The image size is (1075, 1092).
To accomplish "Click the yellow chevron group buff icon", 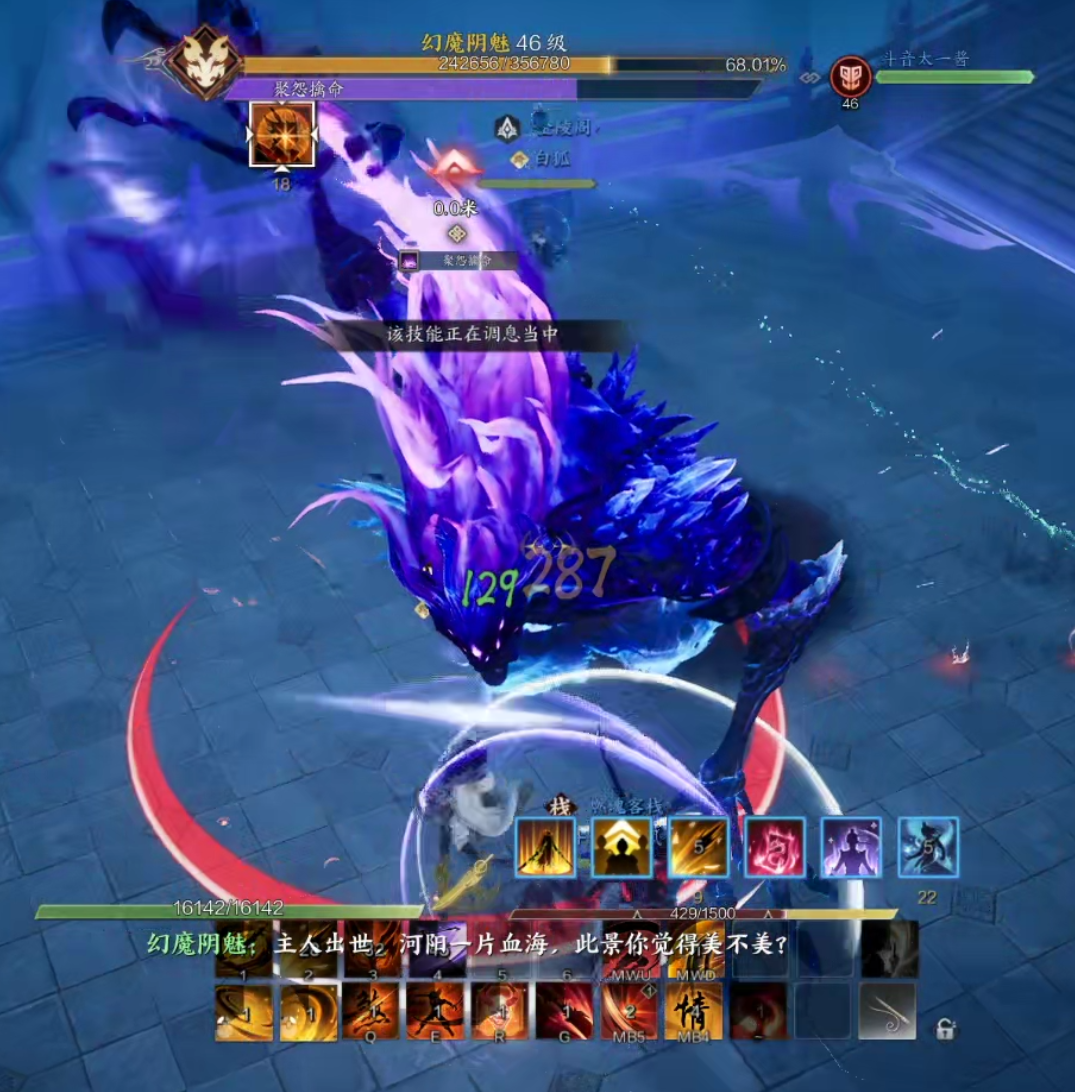I will (622, 848).
